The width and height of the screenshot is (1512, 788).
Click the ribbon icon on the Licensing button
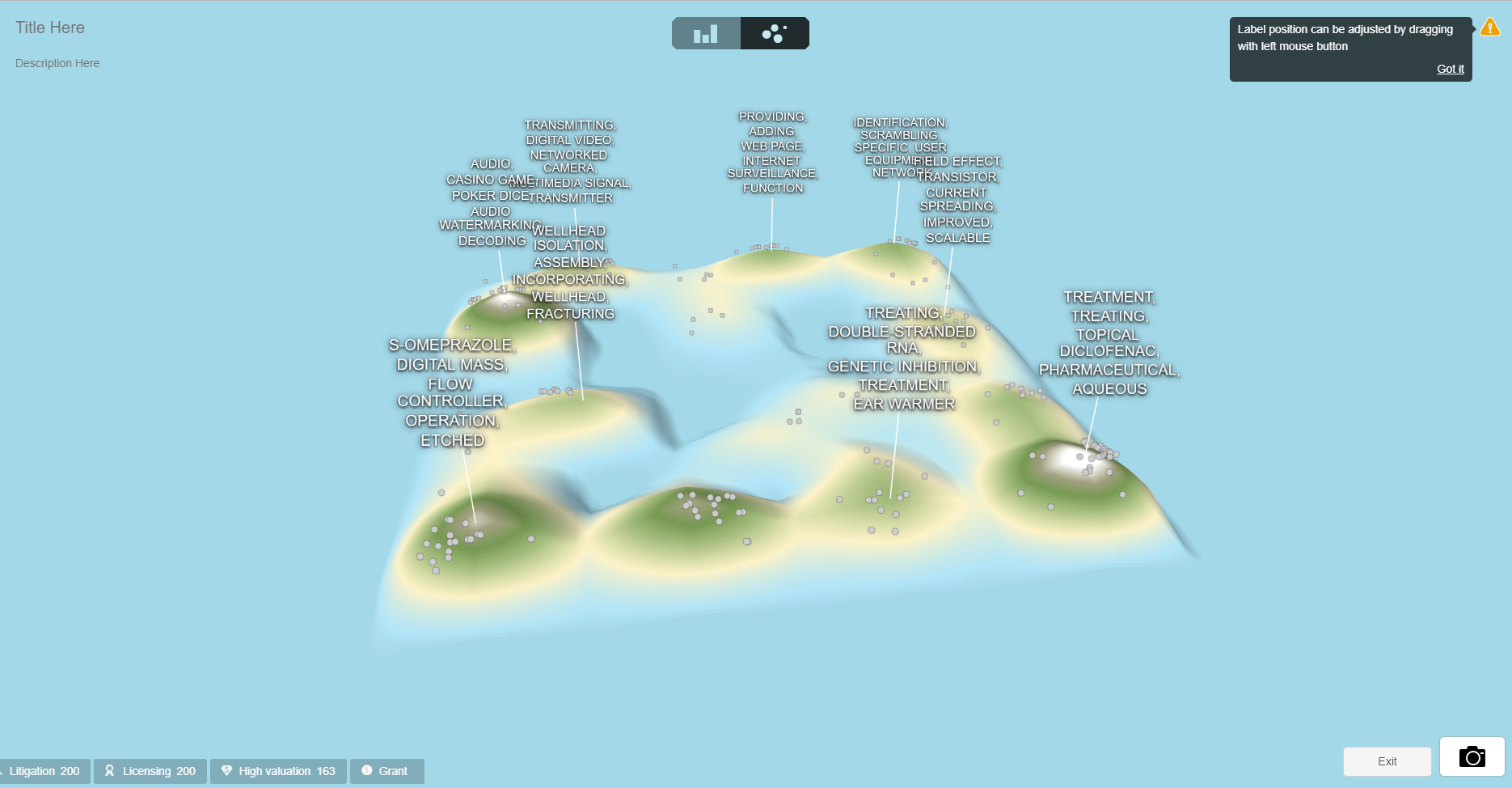(109, 771)
